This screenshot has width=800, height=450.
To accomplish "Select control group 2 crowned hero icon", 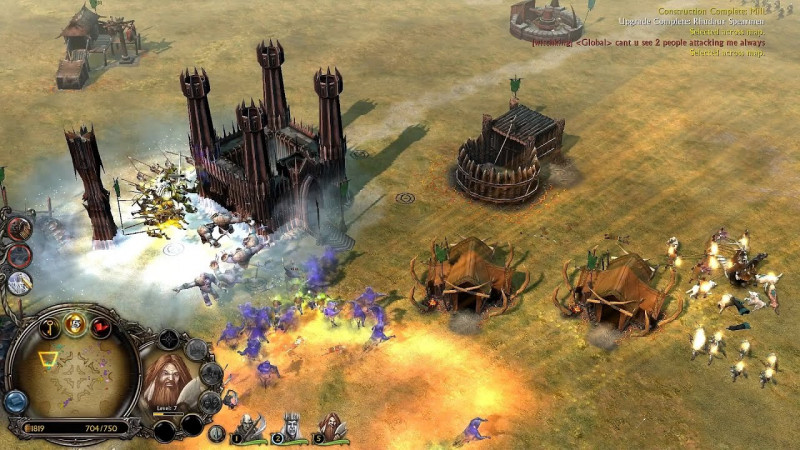I will tap(291, 429).
